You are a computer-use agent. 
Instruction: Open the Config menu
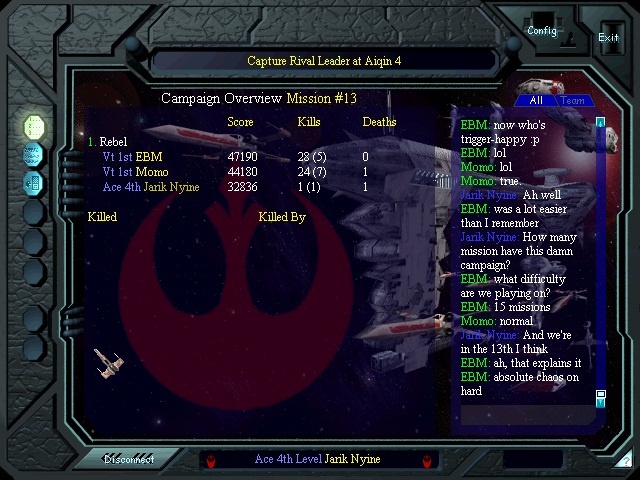[542, 30]
